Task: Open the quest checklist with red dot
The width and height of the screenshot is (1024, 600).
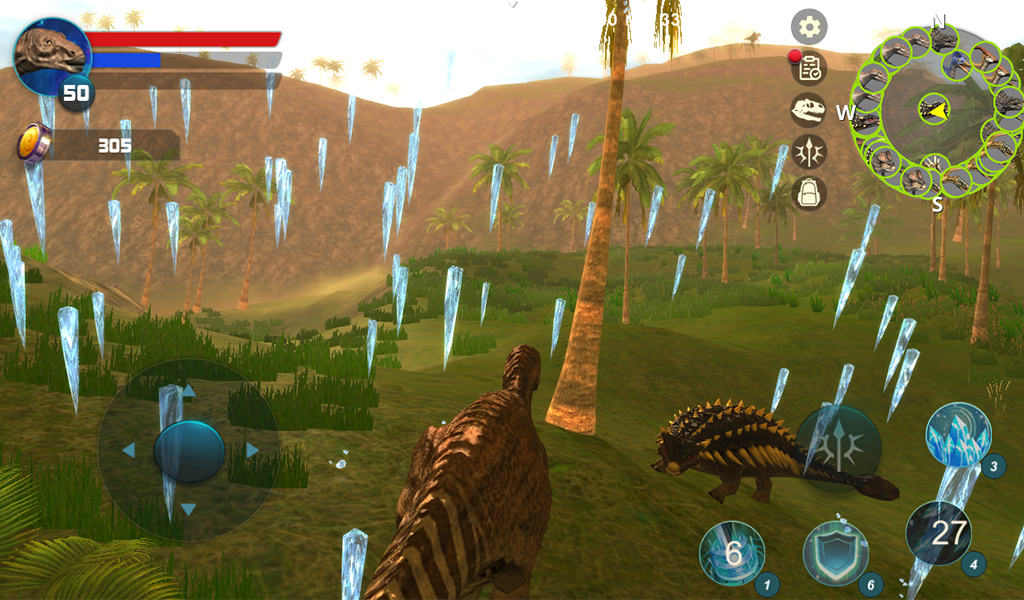Action: pos(809,68)
